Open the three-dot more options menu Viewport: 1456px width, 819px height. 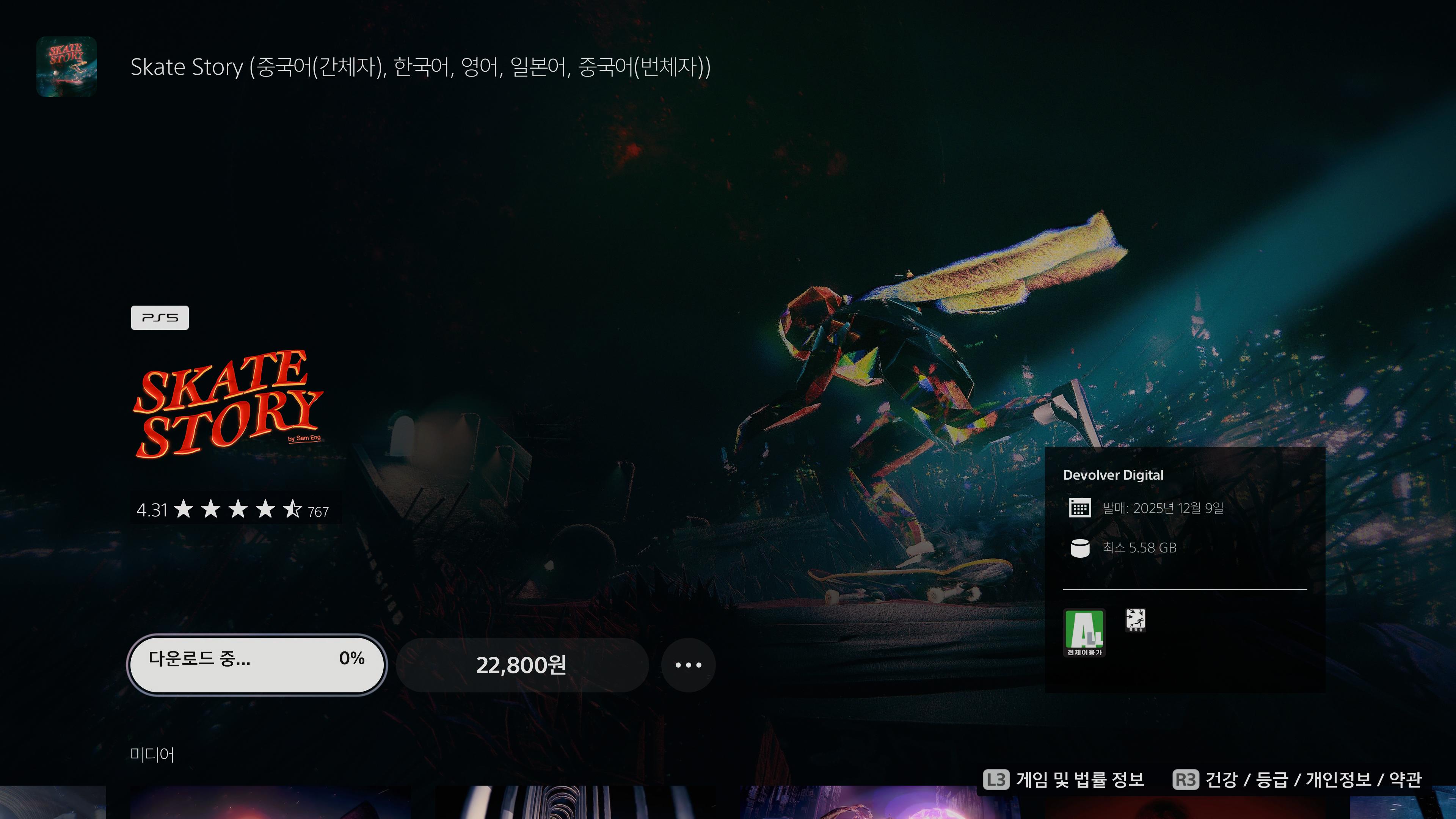688,665
